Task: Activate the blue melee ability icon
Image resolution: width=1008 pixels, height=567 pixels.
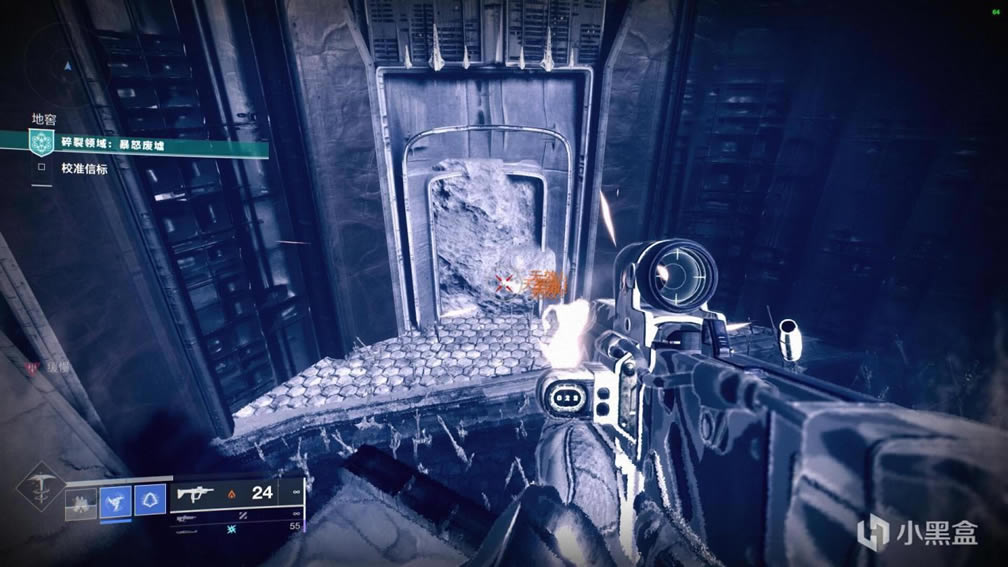Action: coord(115,500)
